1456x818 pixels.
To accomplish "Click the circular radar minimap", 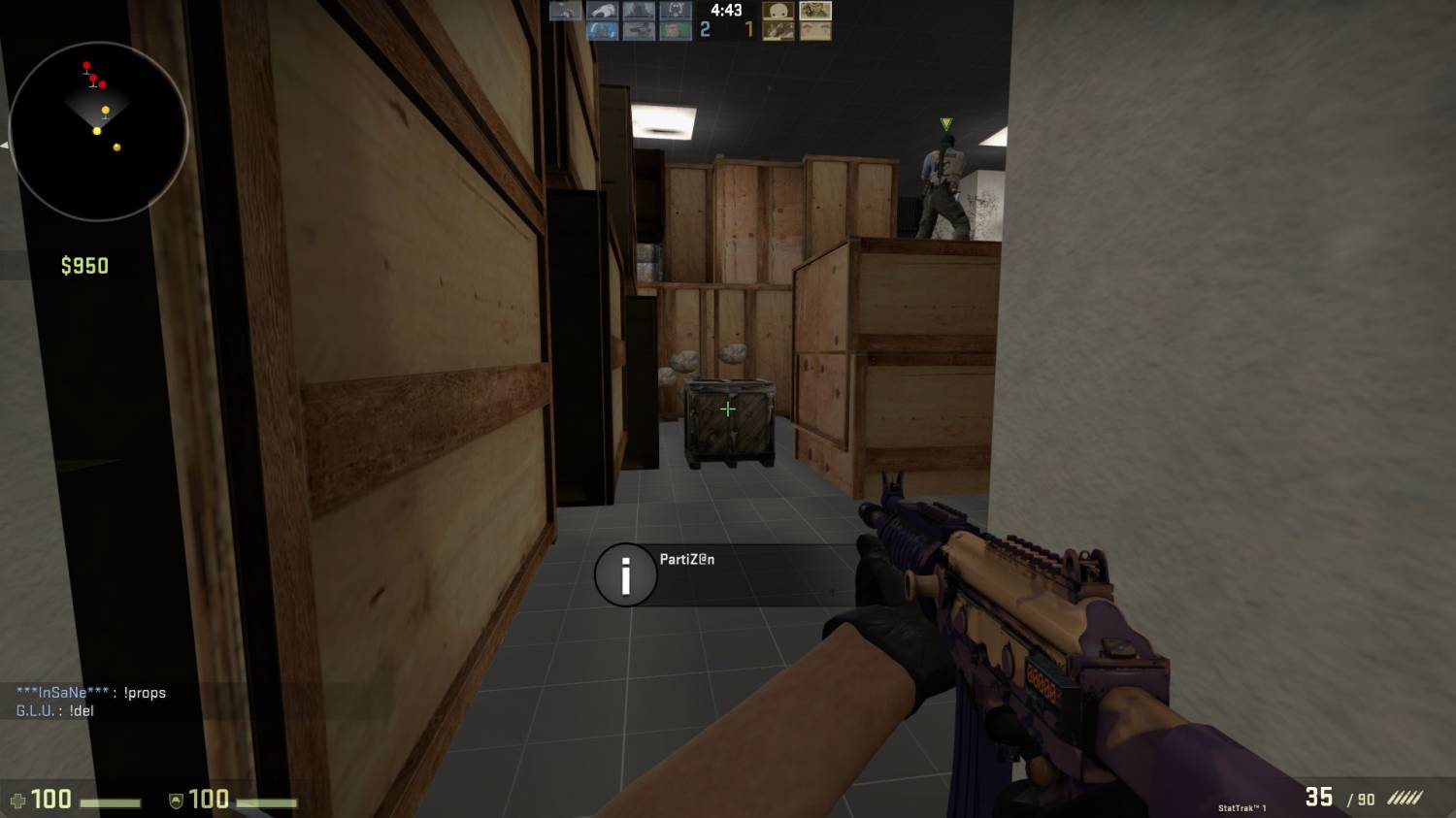I will coord(97,131).
